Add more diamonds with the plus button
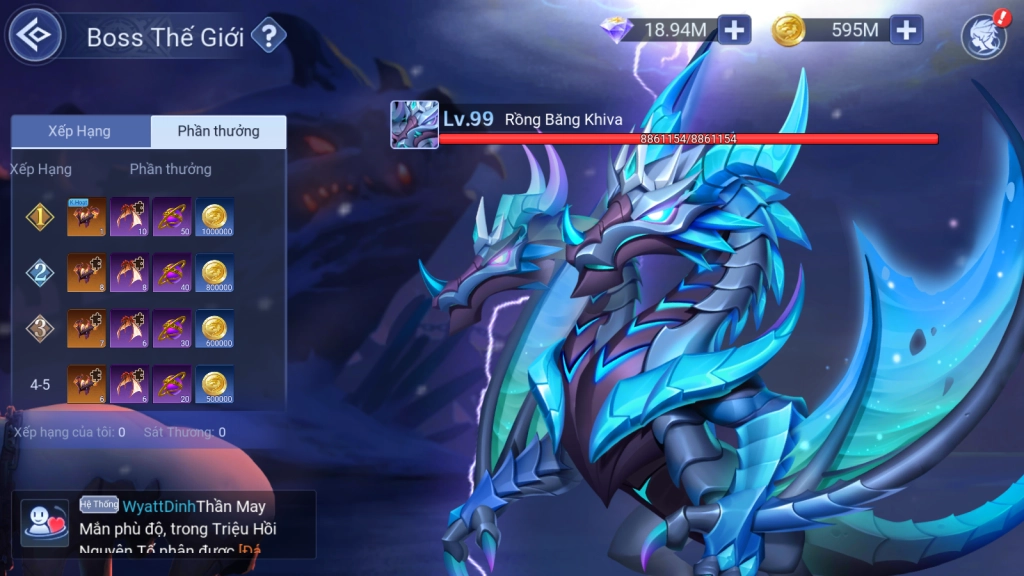This screenshot has width=1024, height=576. tap(734, 30)
